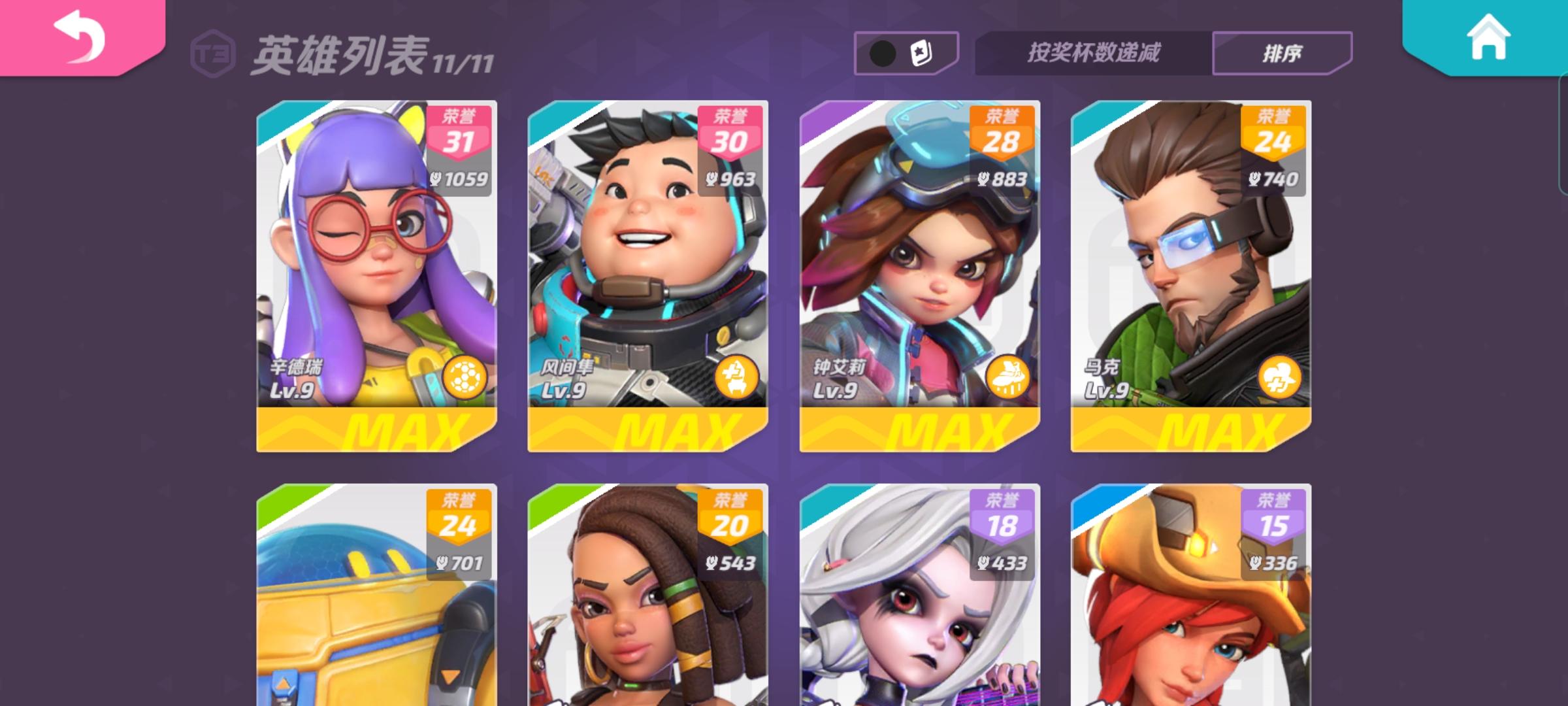
Task: Select the soccer ball role icon on 辛德瑞's card
Action: pyautogui.click(x=465, y=378)
